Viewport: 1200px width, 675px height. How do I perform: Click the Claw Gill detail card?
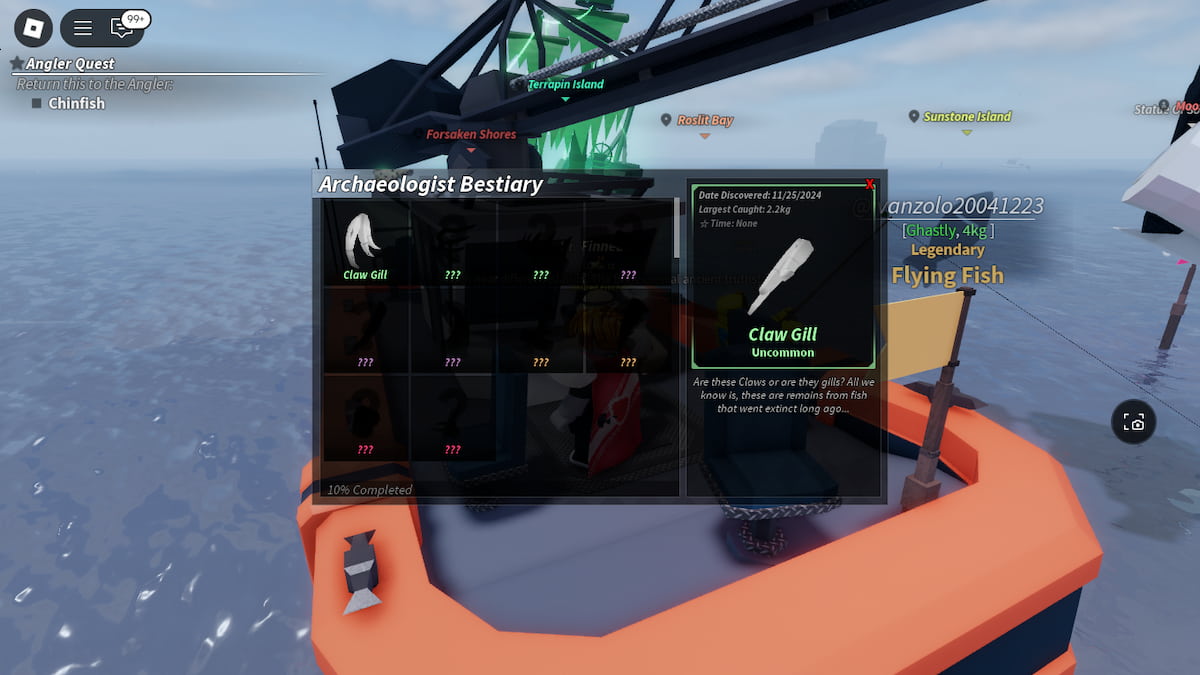coord(783,275)
